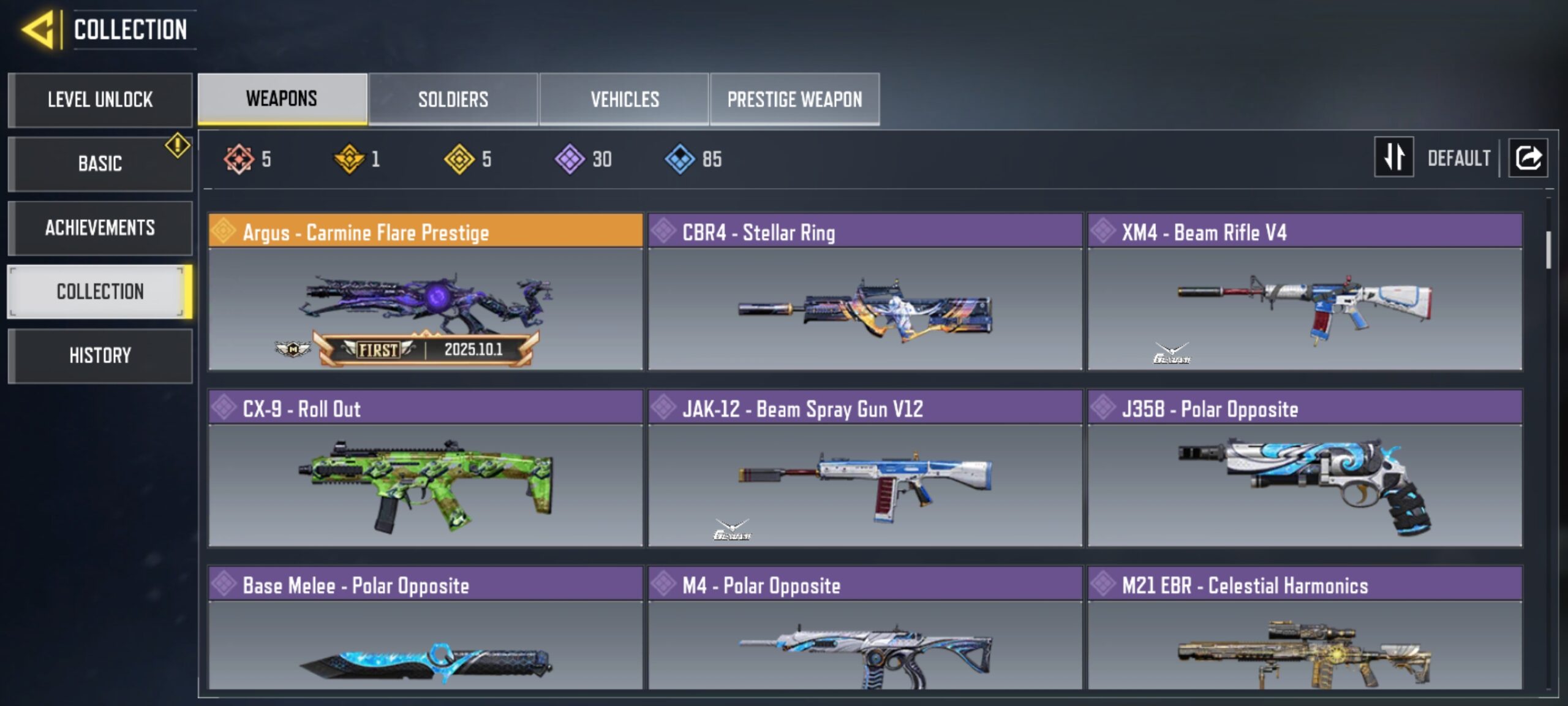This screenshot has height=706, width=1568.
Task: Select the mythic red rarity filter icon
Action: [x=238, y=159]
